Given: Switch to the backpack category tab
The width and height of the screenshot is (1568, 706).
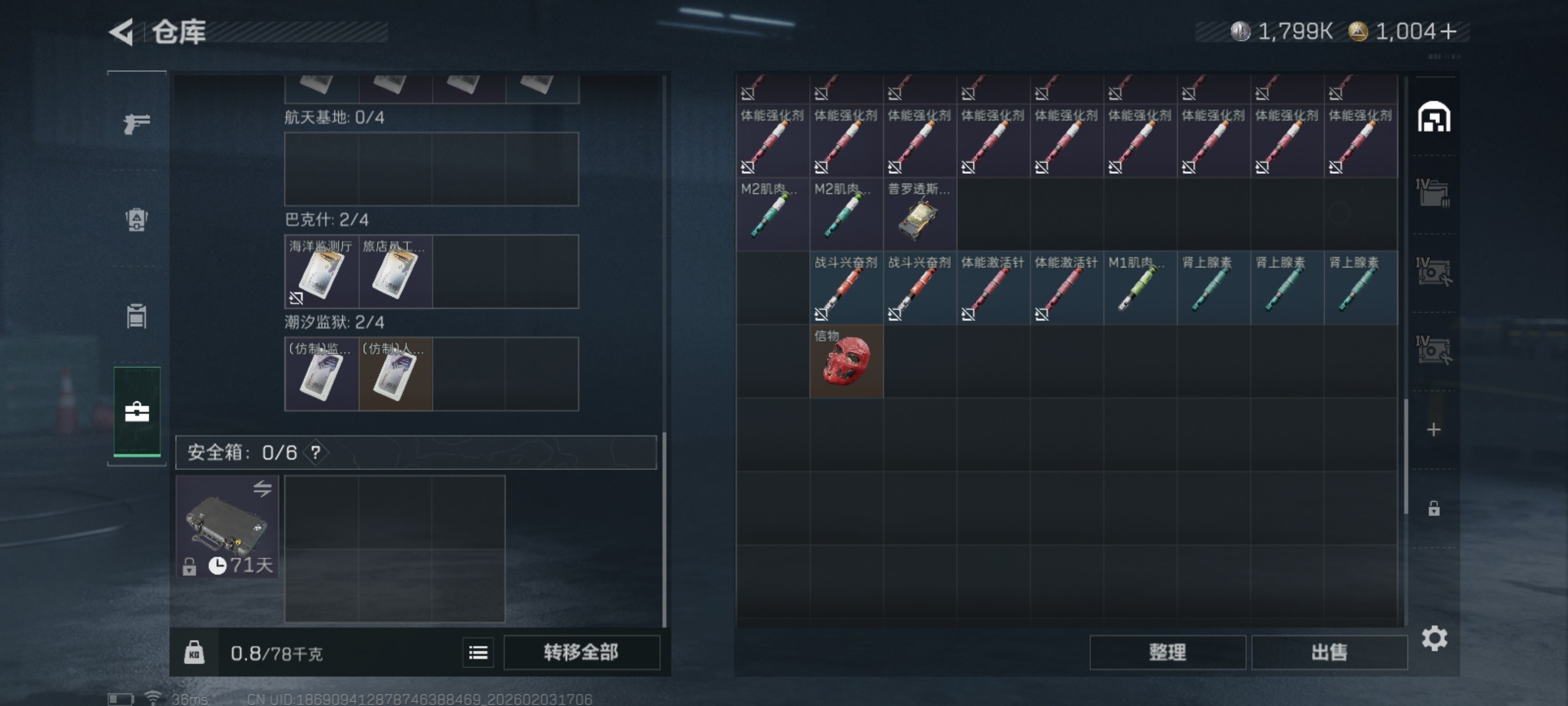Looking at the screenshot, I should point(137,220).
